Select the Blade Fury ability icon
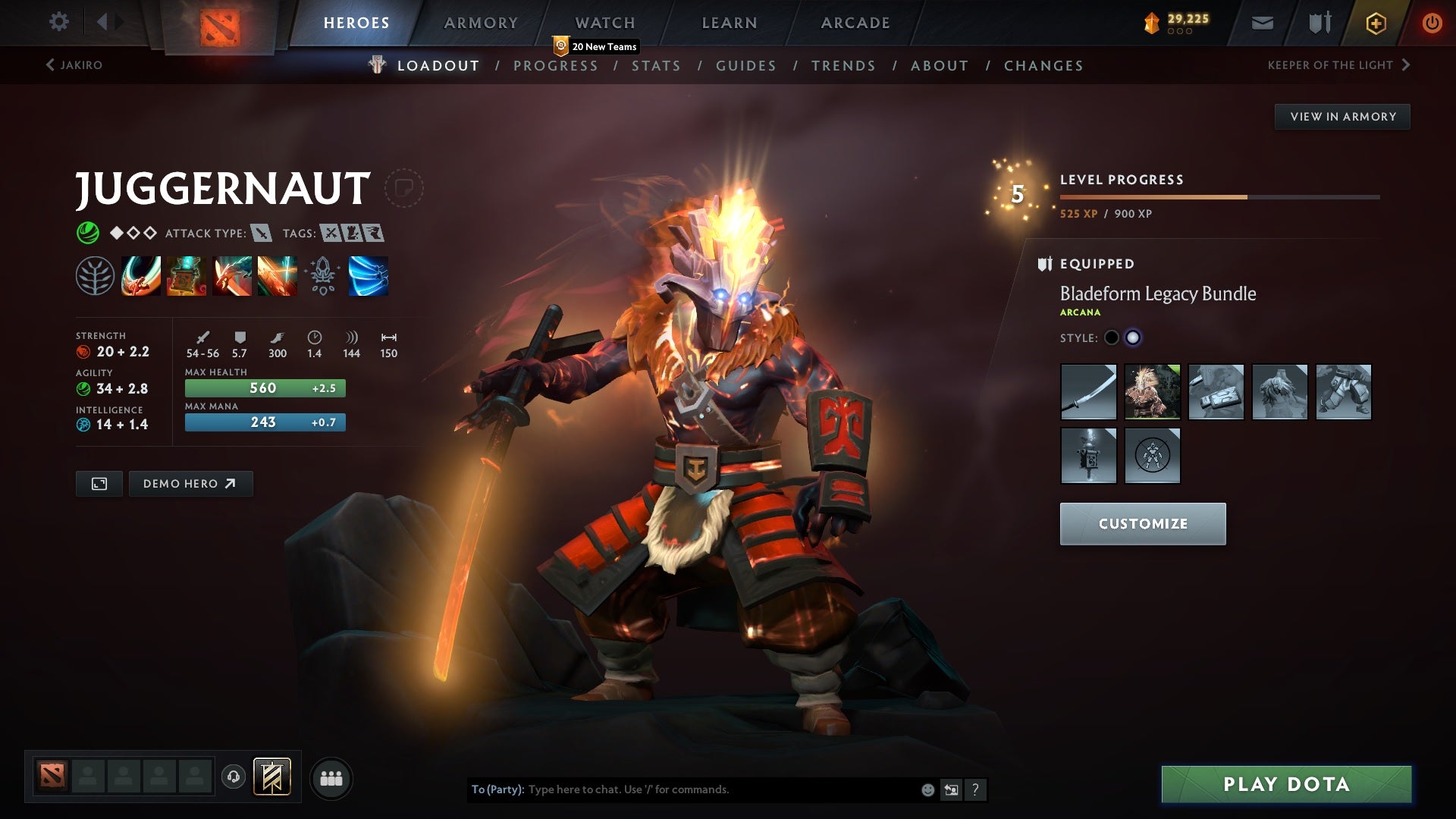The width and height of the screenshot is (1456, 819). (140, 276)
